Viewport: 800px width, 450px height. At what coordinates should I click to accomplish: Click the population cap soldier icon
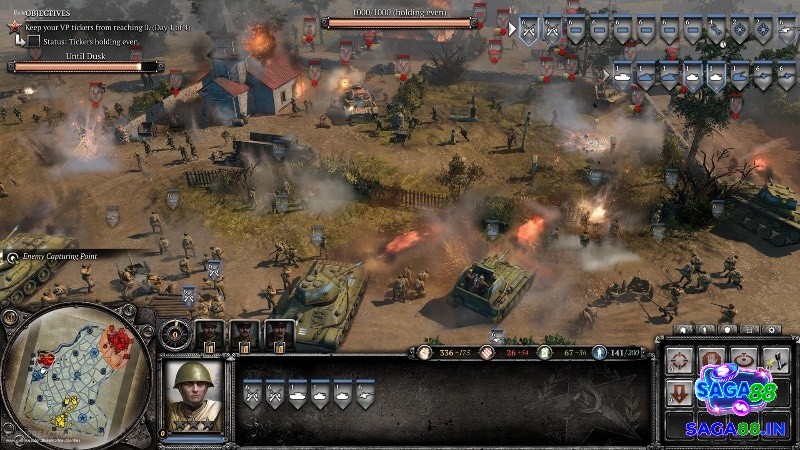point(599,352)
